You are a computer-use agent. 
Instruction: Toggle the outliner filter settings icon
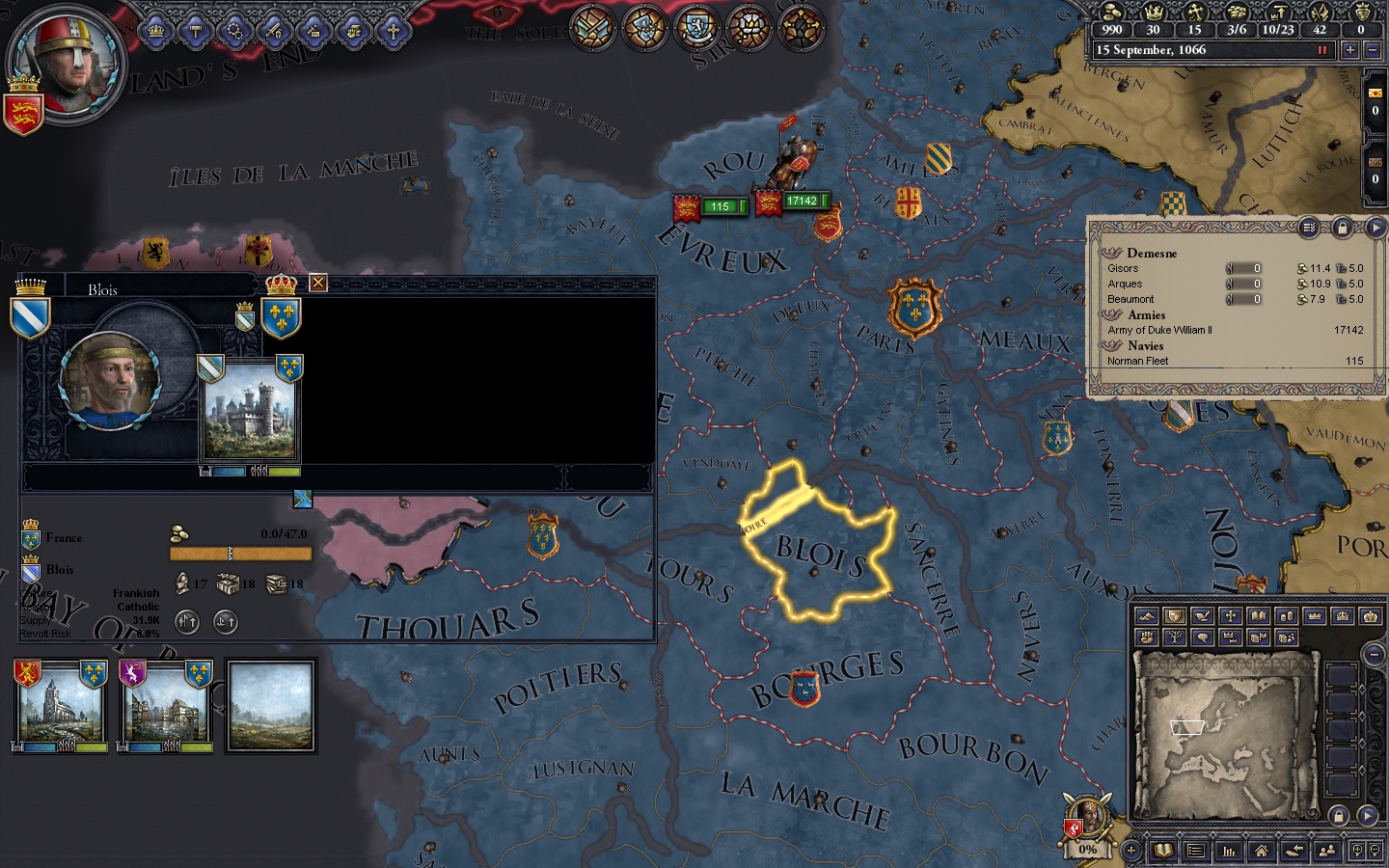[1311, 229]
